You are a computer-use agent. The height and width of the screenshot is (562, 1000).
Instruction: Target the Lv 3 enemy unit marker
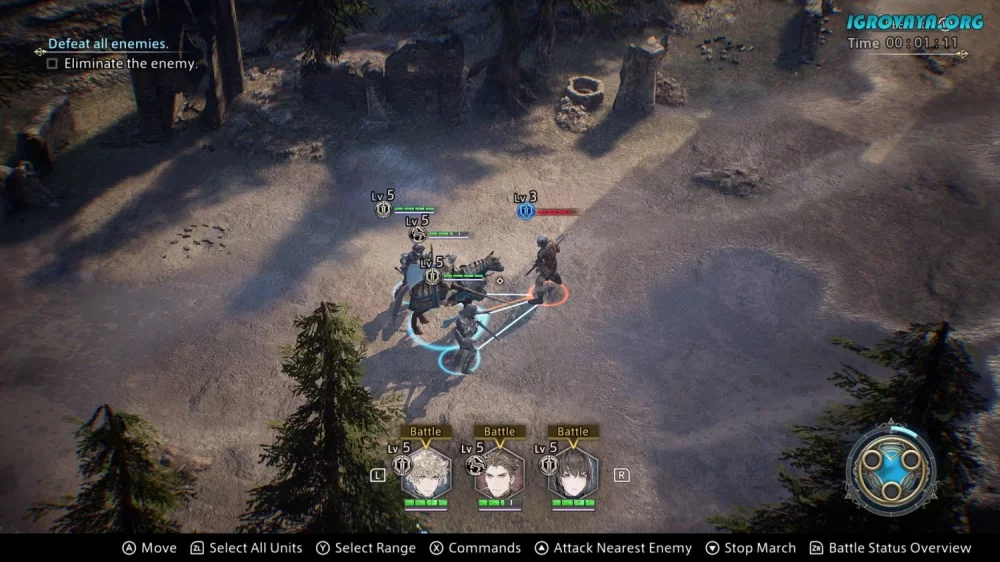click(526, 210)
